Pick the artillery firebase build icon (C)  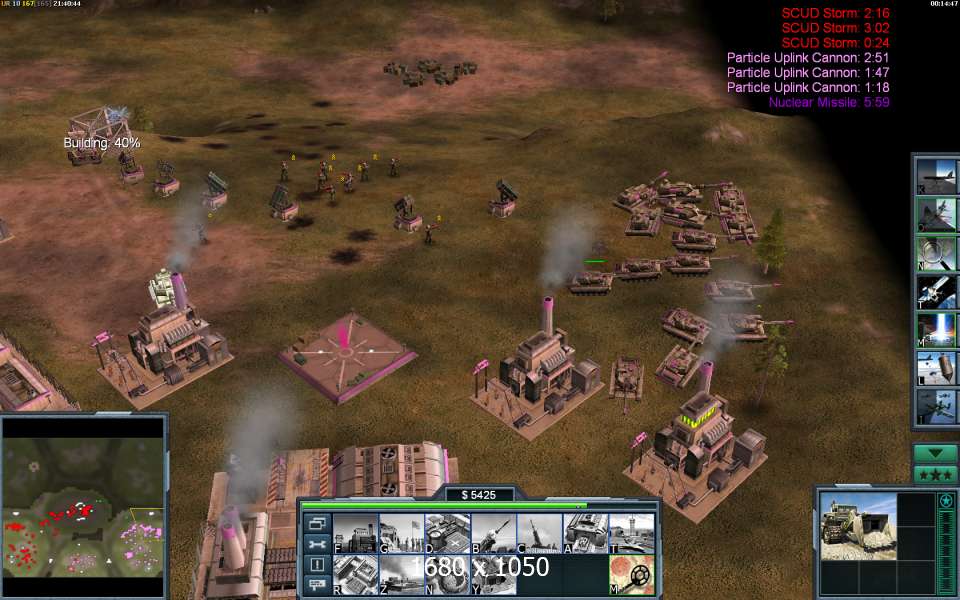[540, 533]
